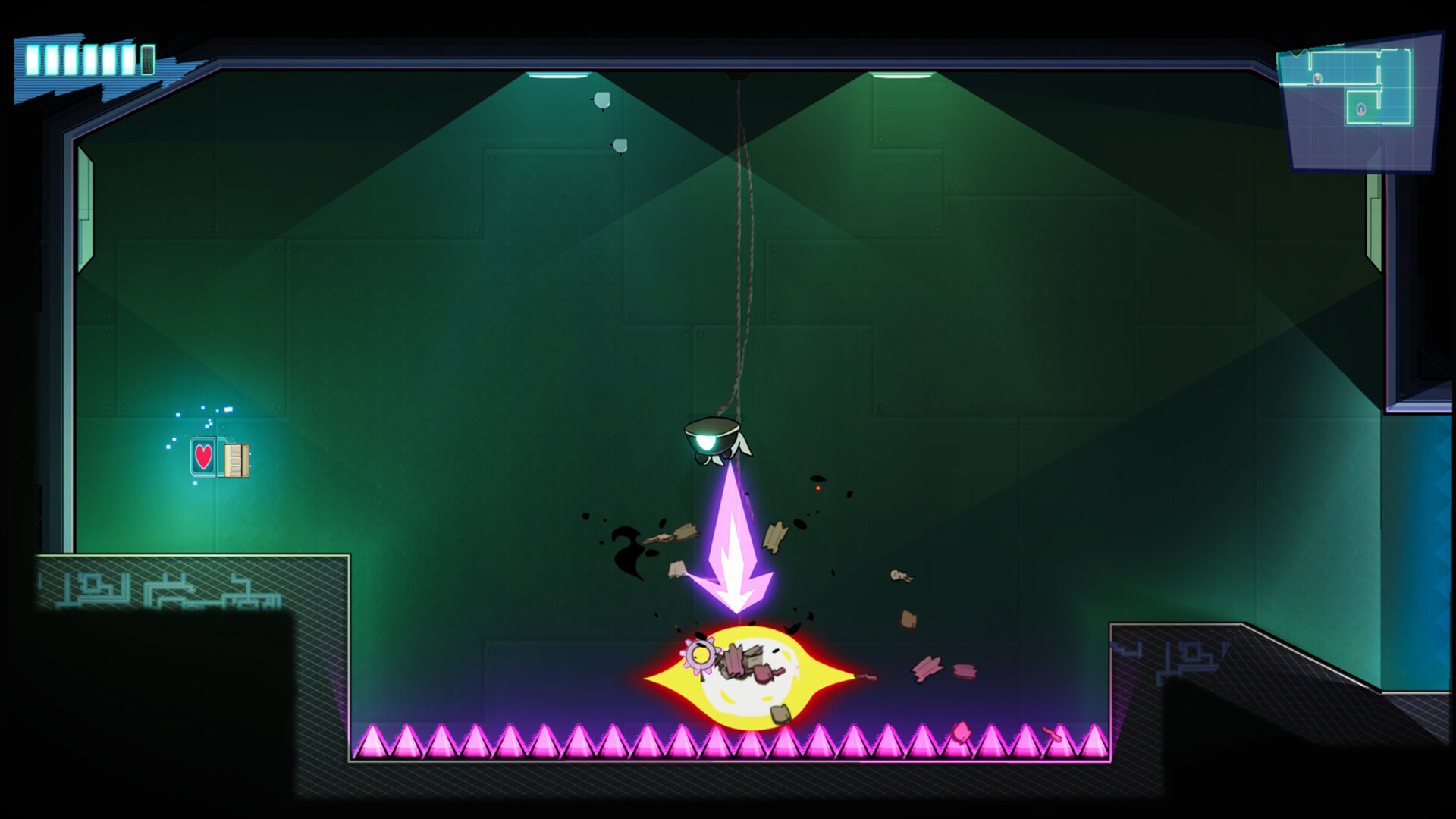
Task: Click the yellow collectible marker on the minimap
Action: coord(1317,77)
